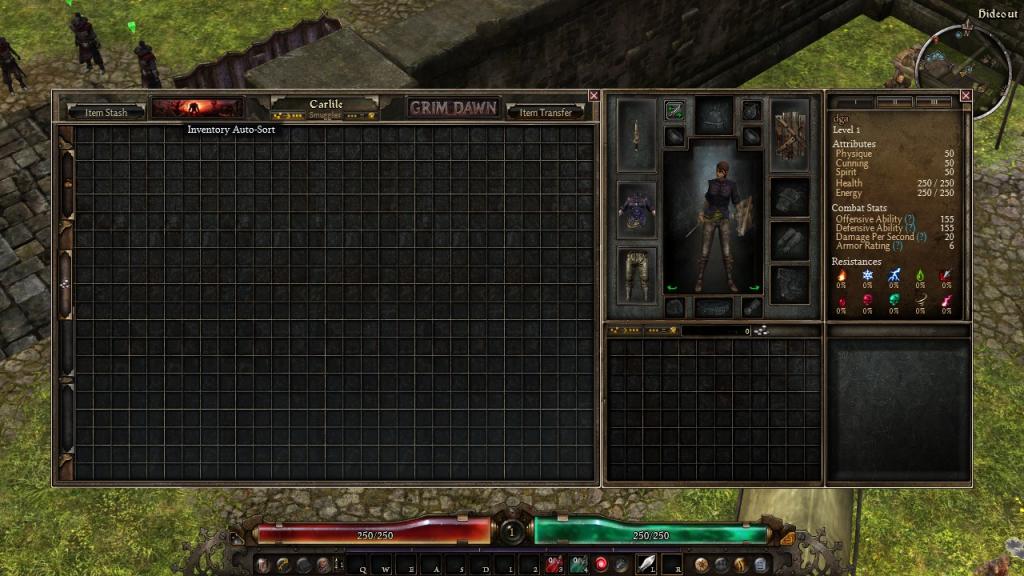Screen dimensions: 1024x576
Task: Switch to character sheet tab III
Action: (x=933, y=102)
